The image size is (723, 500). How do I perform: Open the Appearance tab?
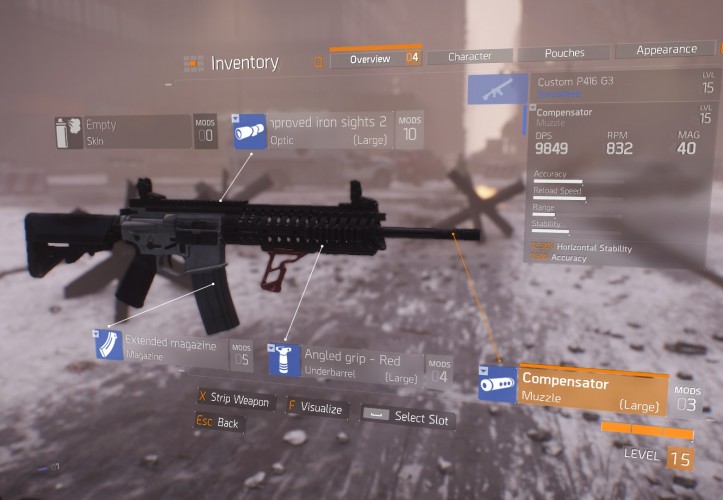coord(666,49)
